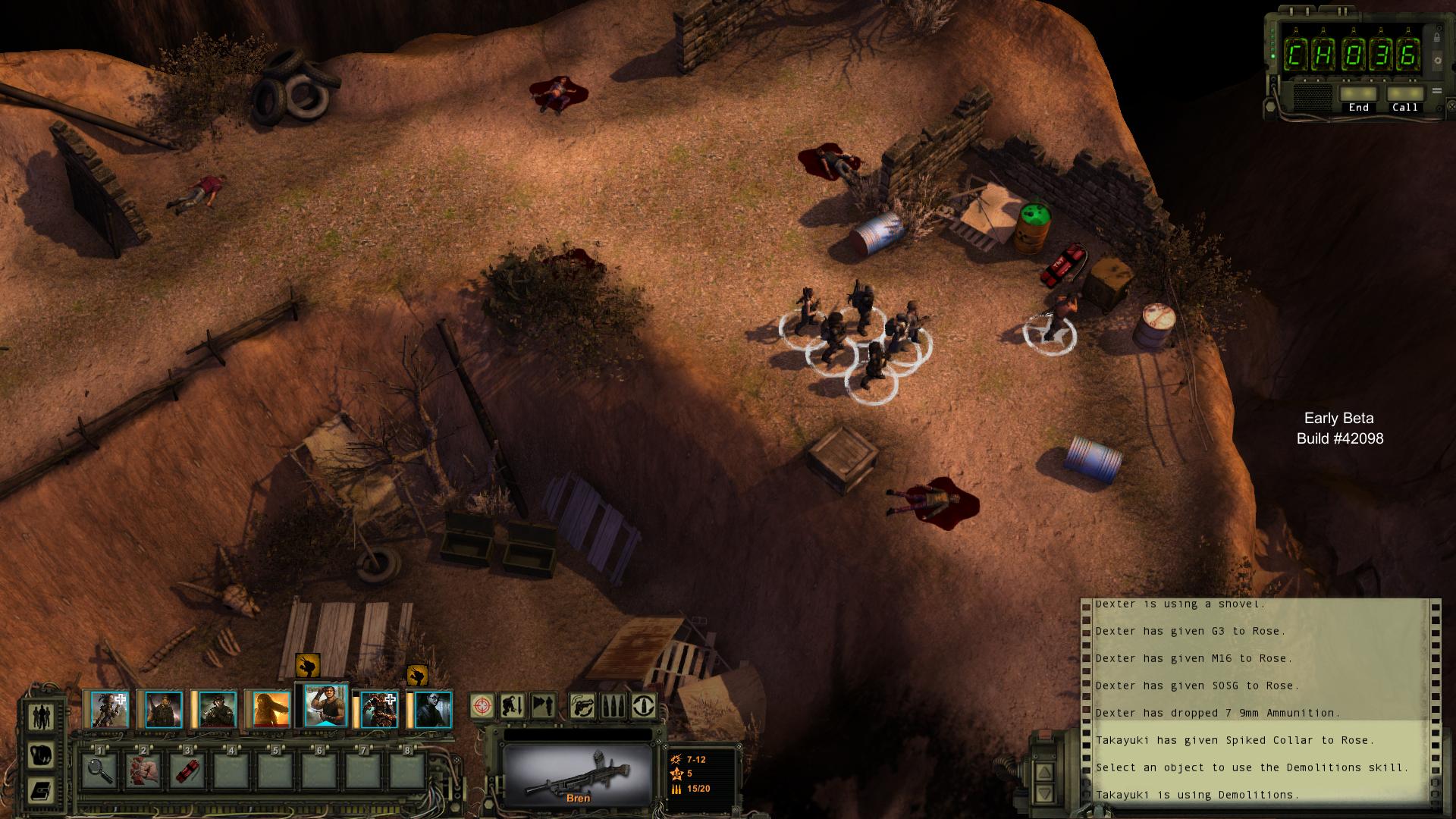Select the magnifying glass hotbar slot
This screenshot has width=1456, height=819.
[x=99, y=770]
